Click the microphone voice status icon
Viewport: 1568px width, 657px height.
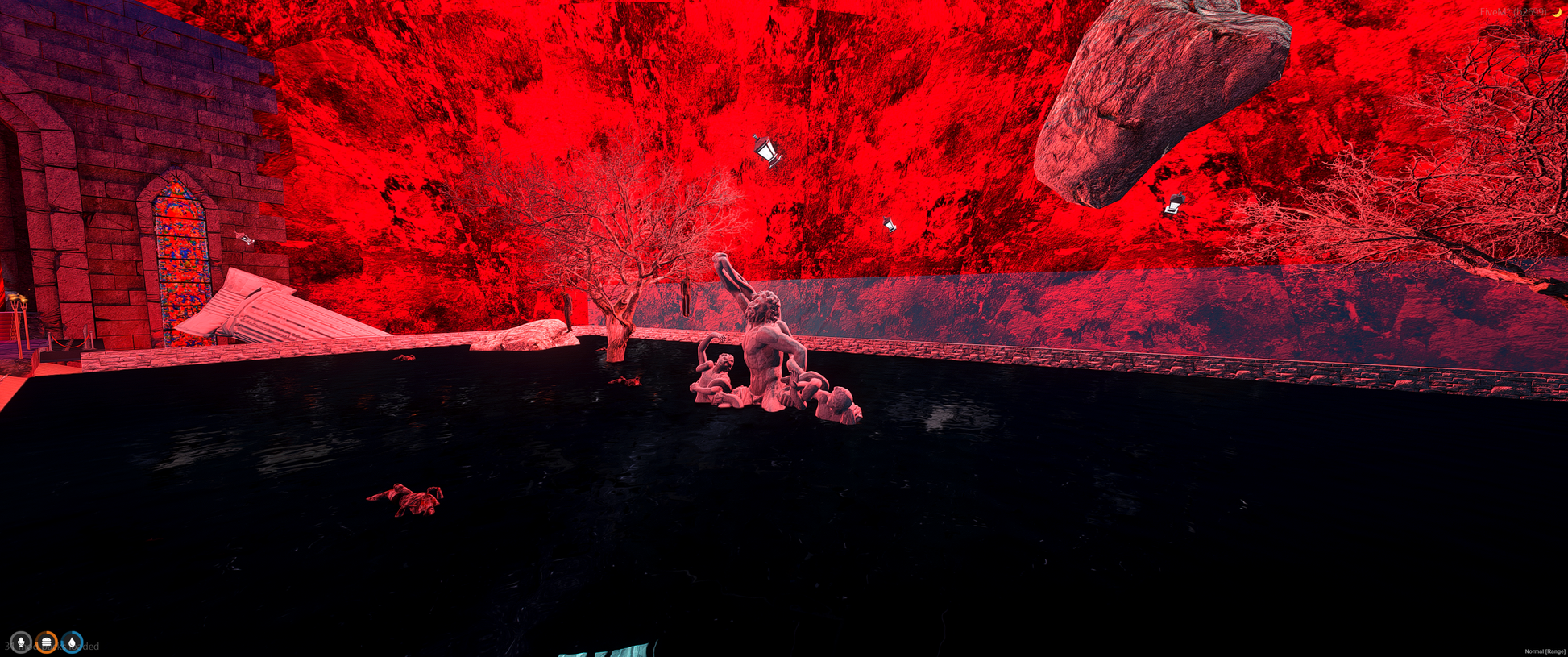pos(21,642)
